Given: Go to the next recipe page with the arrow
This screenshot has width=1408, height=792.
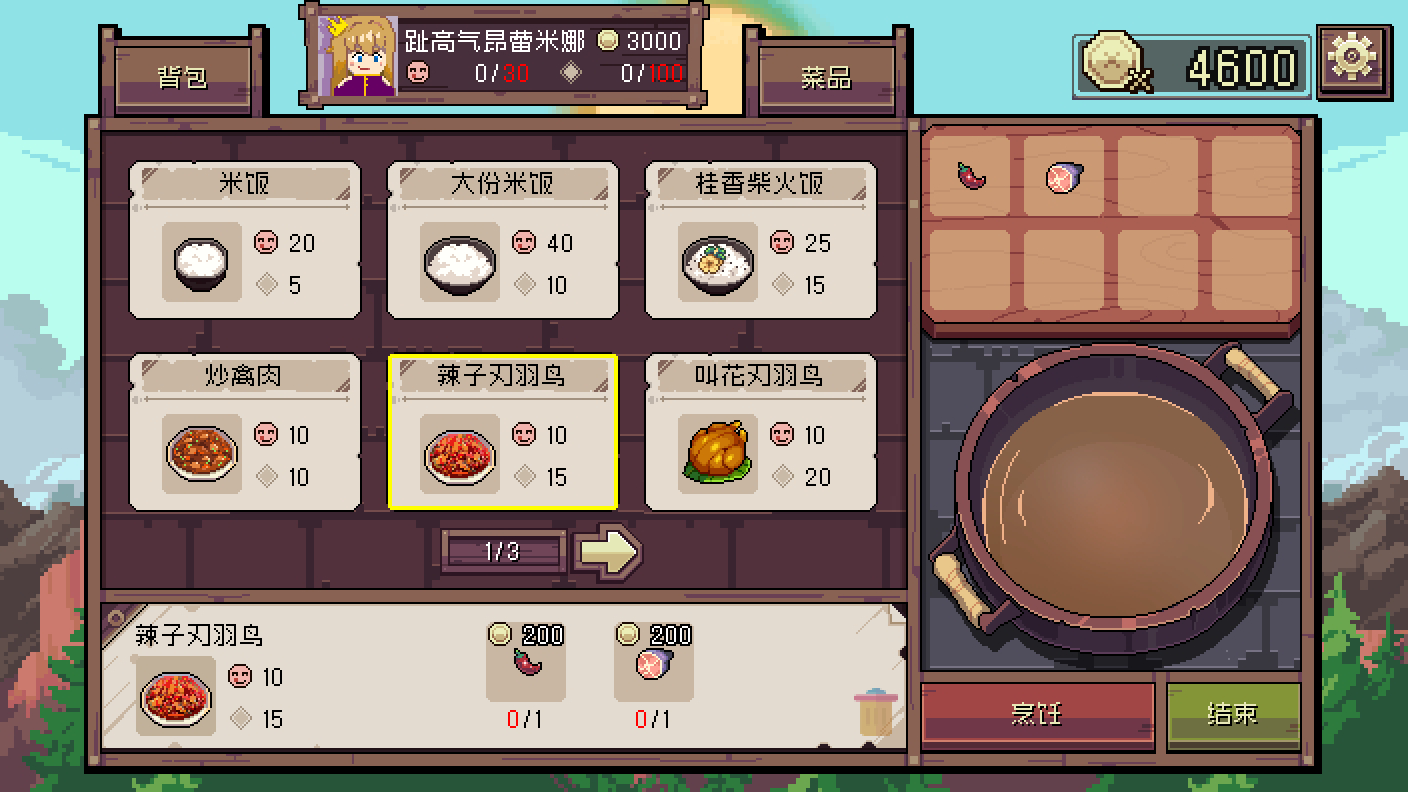Looking at the screenshot, I should pyautogui.click(x=610, y=551).
